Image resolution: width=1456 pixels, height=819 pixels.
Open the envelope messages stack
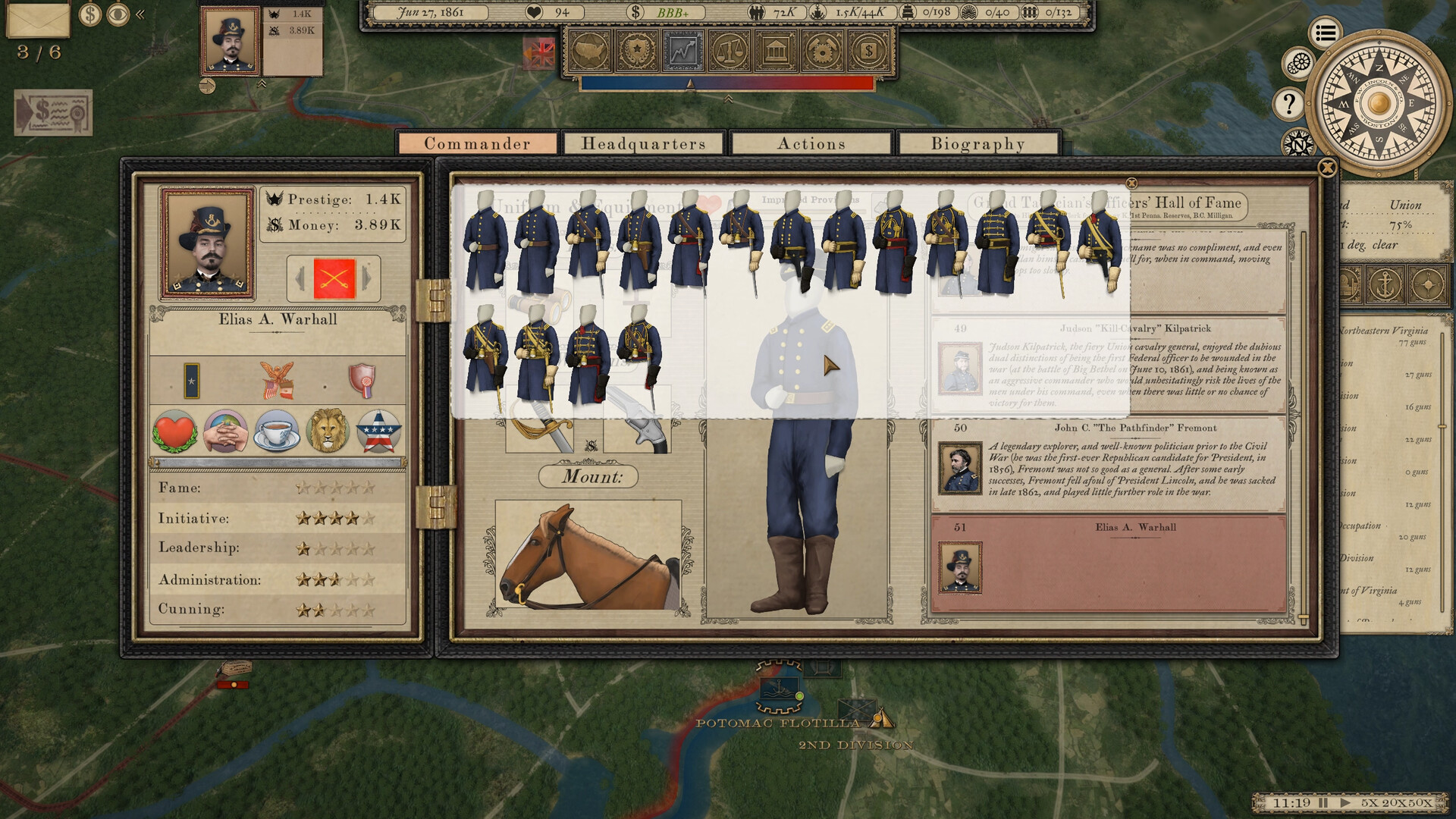(x=38, y=19)
